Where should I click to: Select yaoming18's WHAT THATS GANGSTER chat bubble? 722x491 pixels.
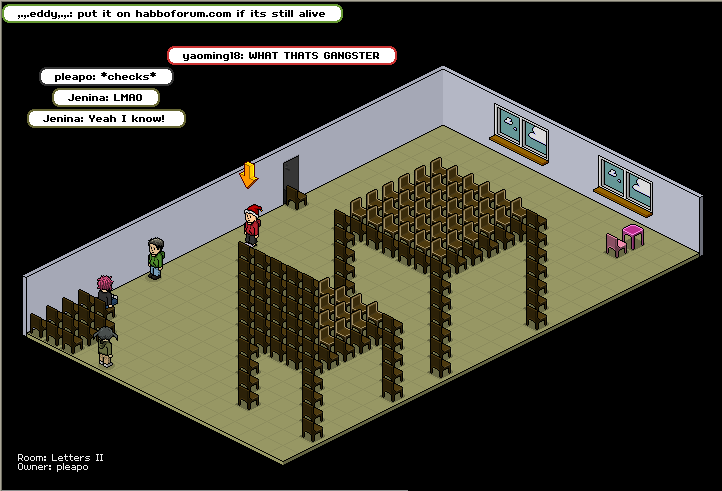pos(282,55)
